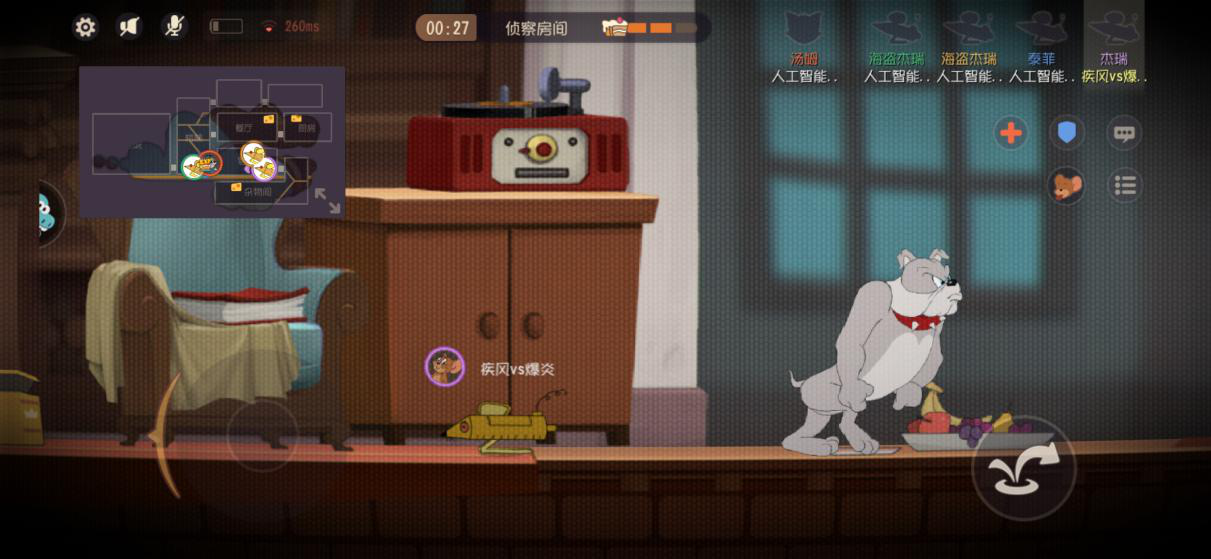Select the 汤姆 player portrait
1211x559 pixels.
click(803, 30)
